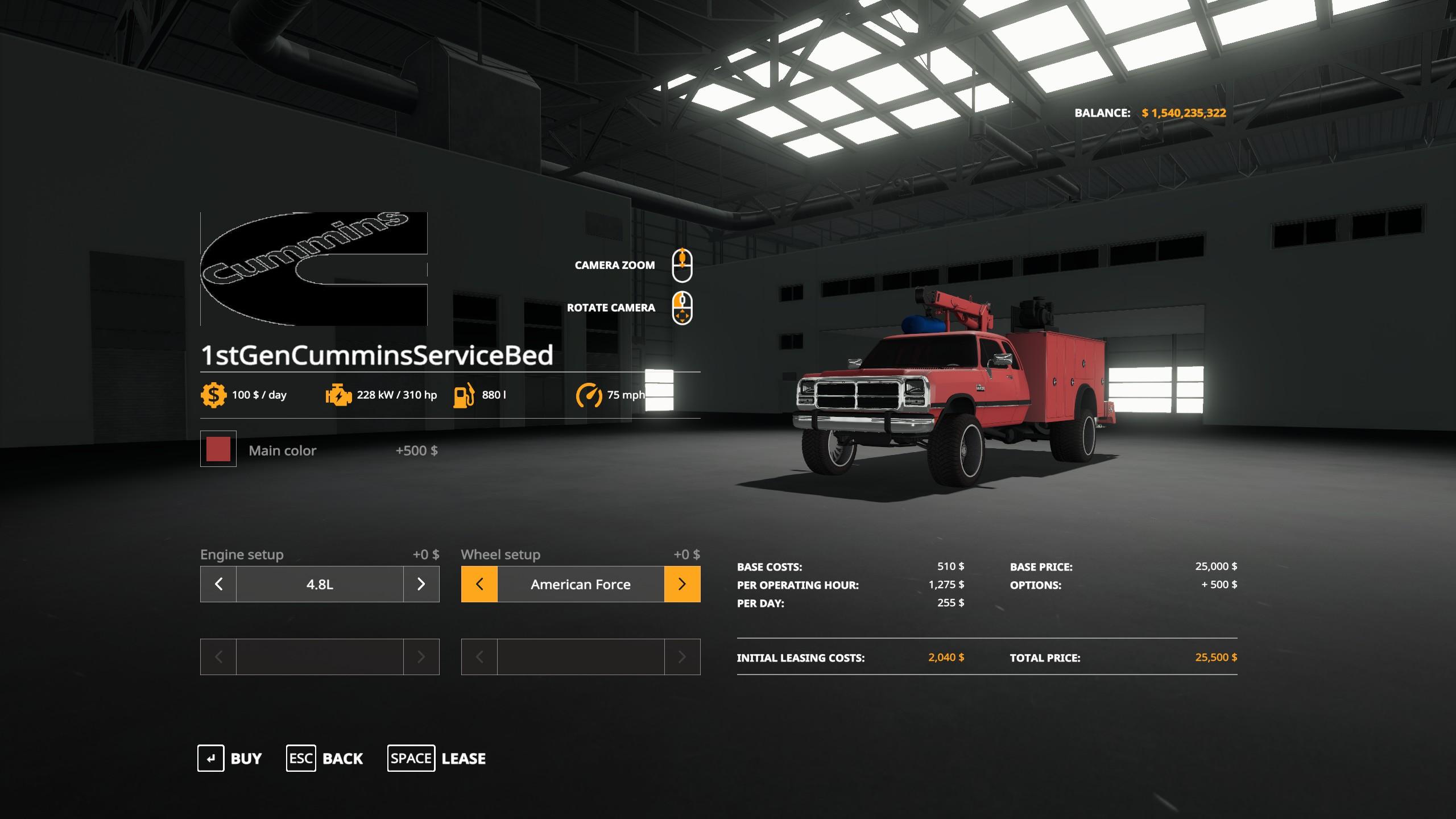Switch to next wheel setup
The height and width of the screenshot is (819, 1456).
pyautogui.click(x=682, y=584)
